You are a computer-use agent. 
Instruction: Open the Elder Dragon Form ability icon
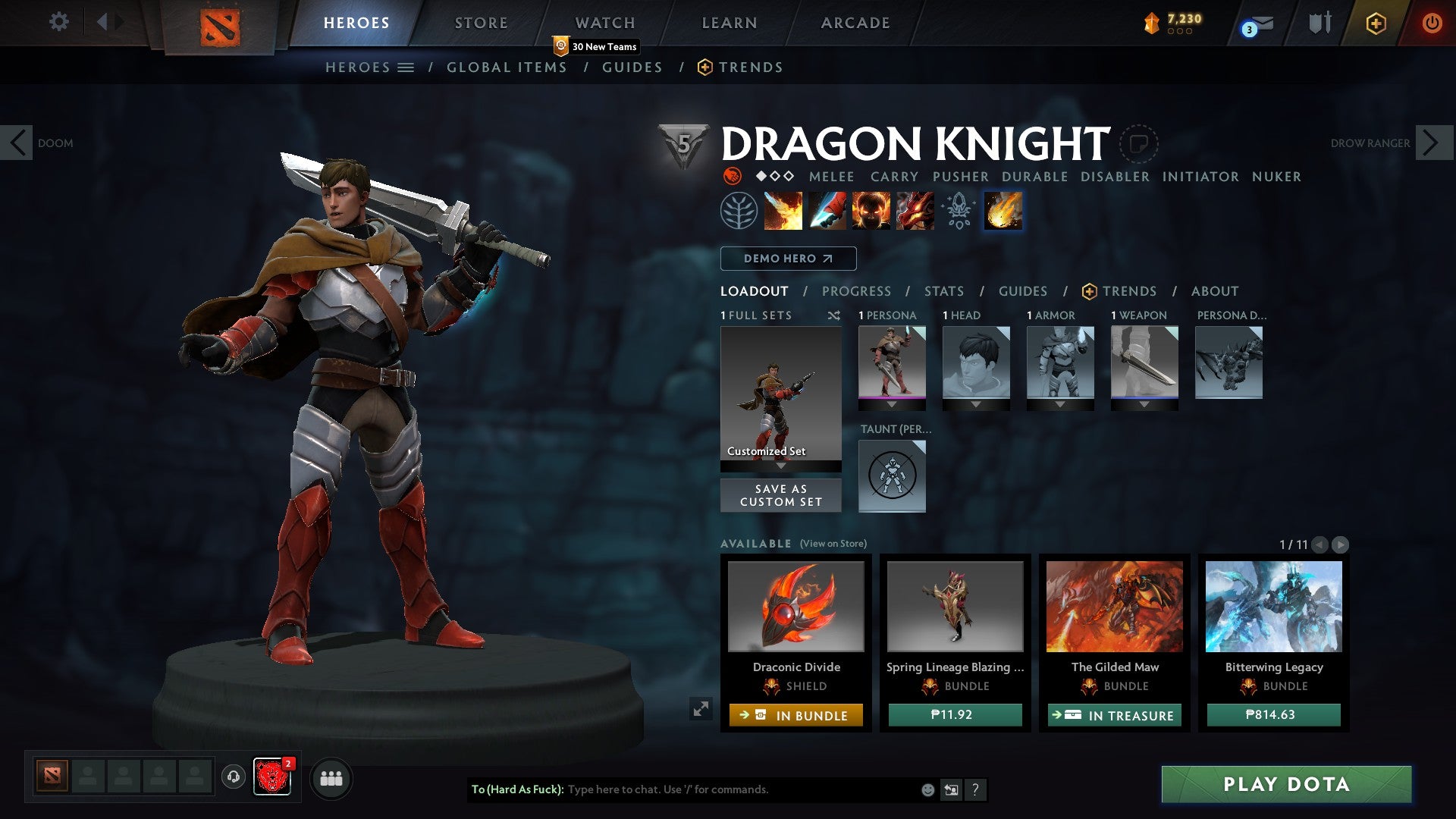click(x=915, y=211)
